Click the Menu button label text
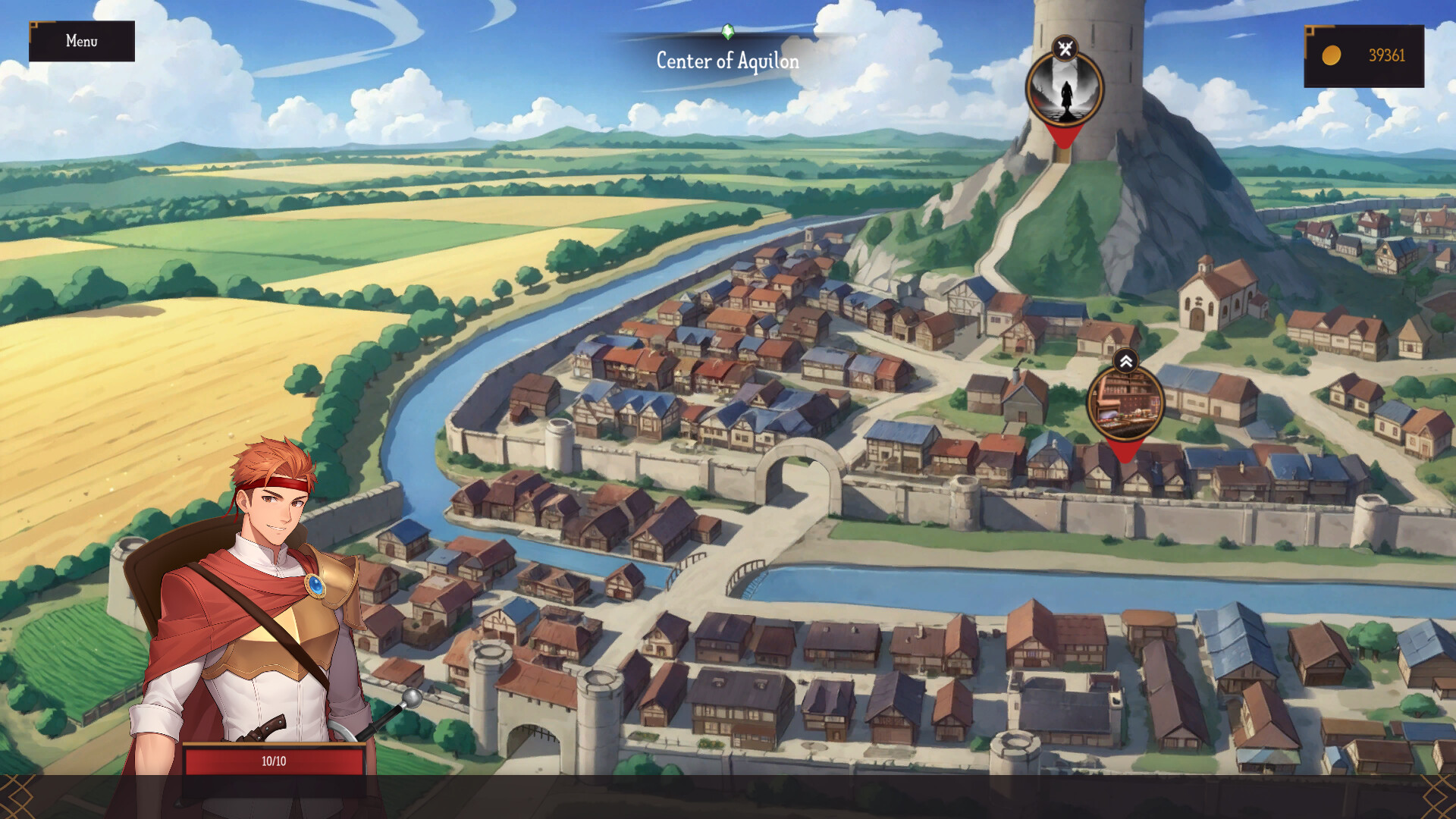Viewport: 1456px width, 819px height. tap(81, 42)
